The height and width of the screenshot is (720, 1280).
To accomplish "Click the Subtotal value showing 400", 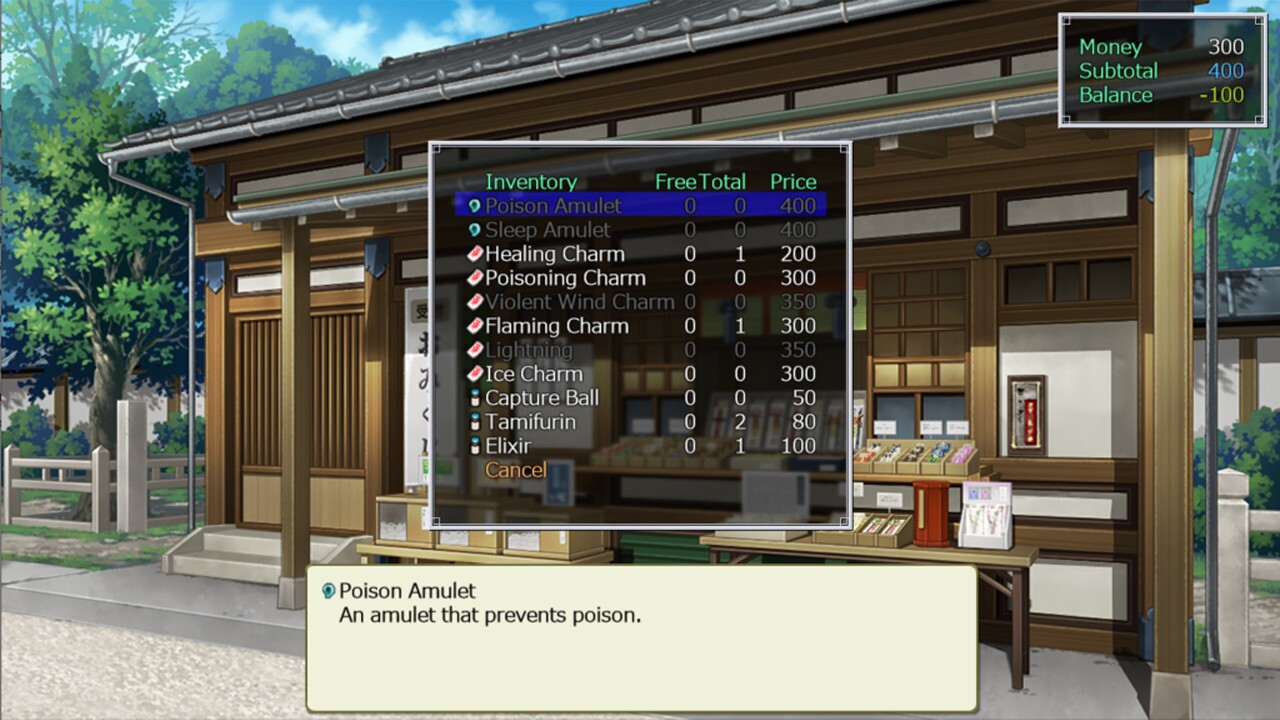I will (x=1229, y=71).
